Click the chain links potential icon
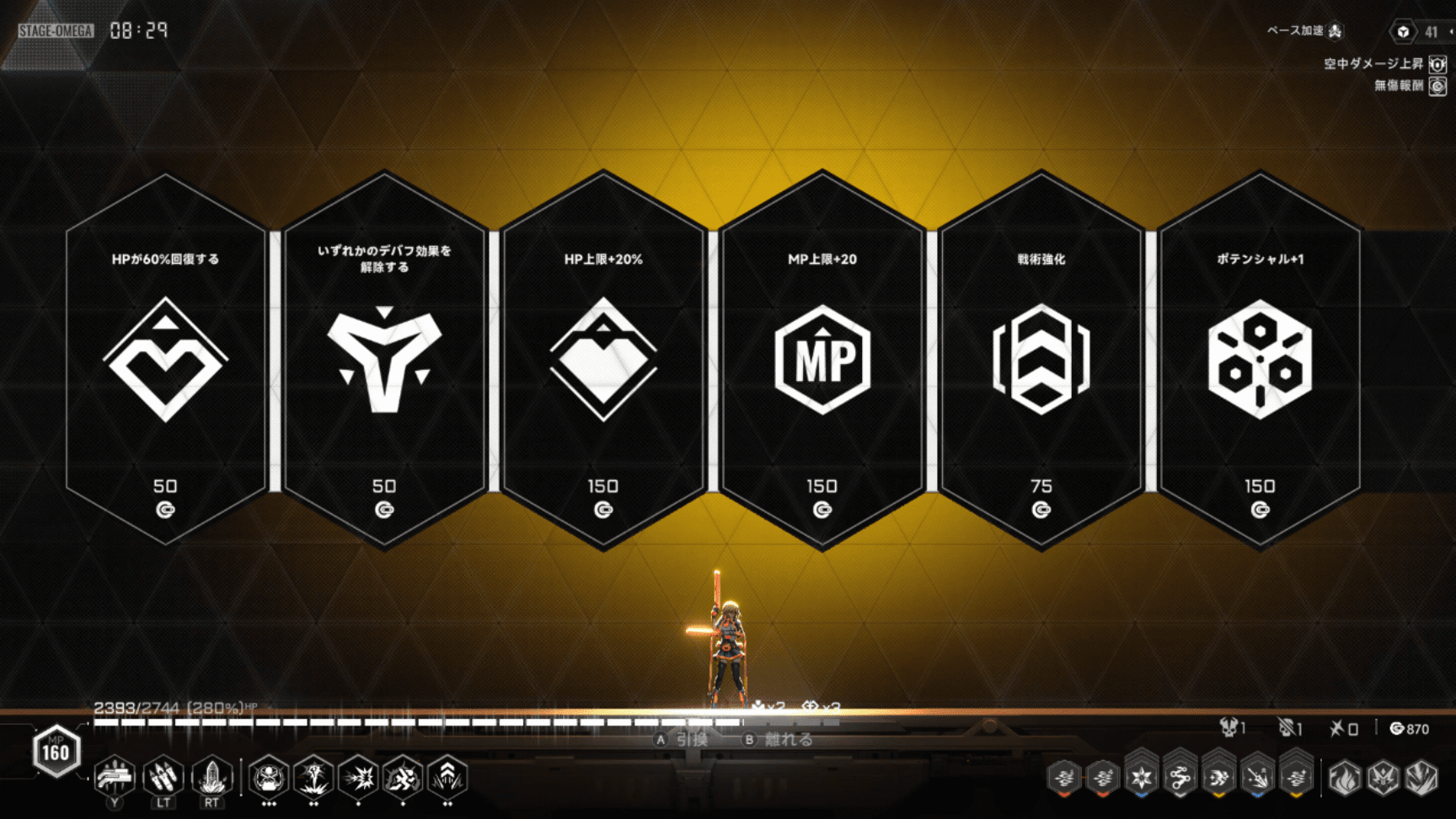Image resolution: width=1456 pixels, height=819 pixels. tap(1180, 777)
